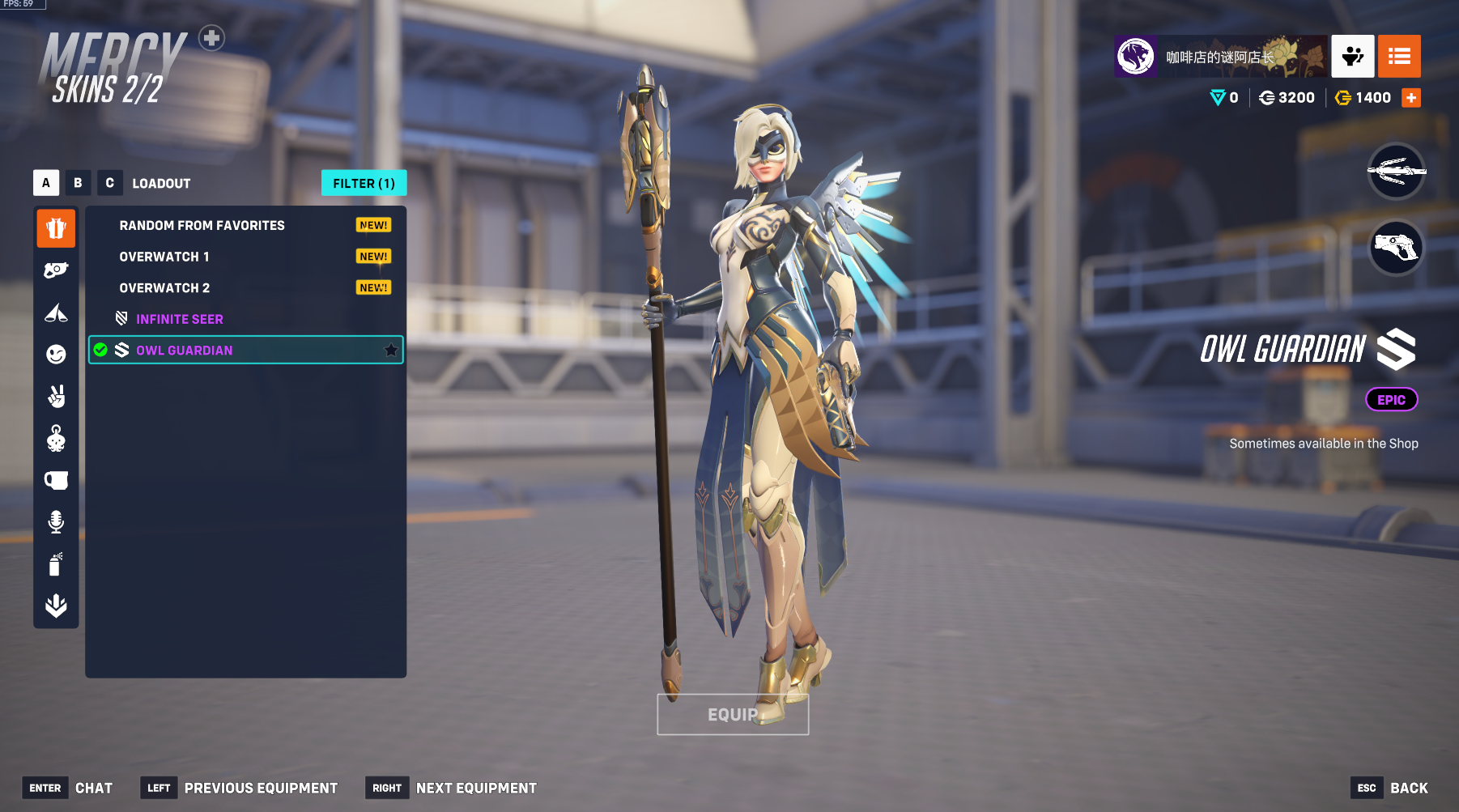1459x812 pixels.
Task: Preview the Caduceus Staff weapon icon
Action: (1396, 171)
